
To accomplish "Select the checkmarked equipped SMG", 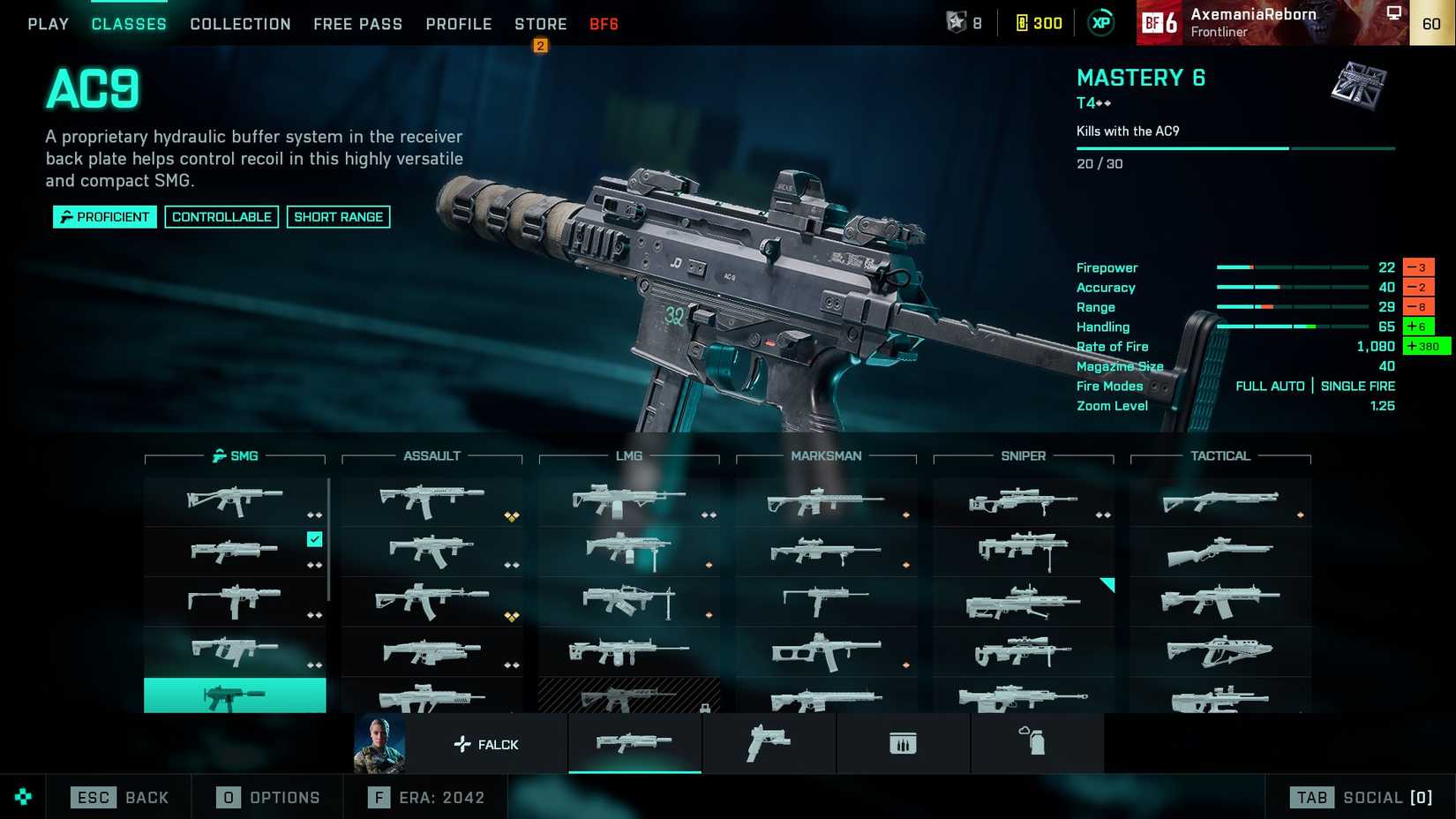I will [x=234, y=551].
